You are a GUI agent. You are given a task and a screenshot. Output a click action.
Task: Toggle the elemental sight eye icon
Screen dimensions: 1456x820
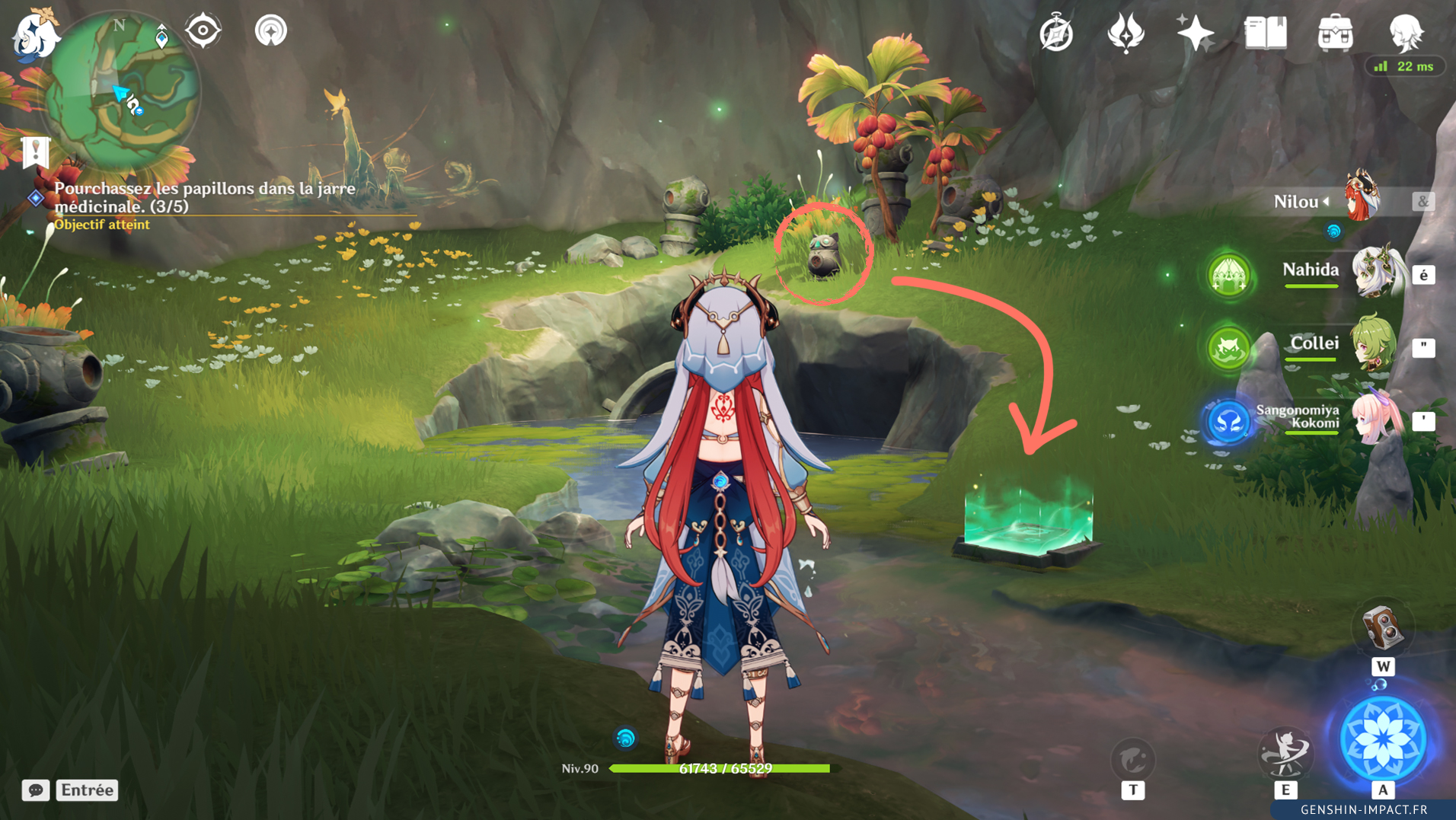coord(203,31)
